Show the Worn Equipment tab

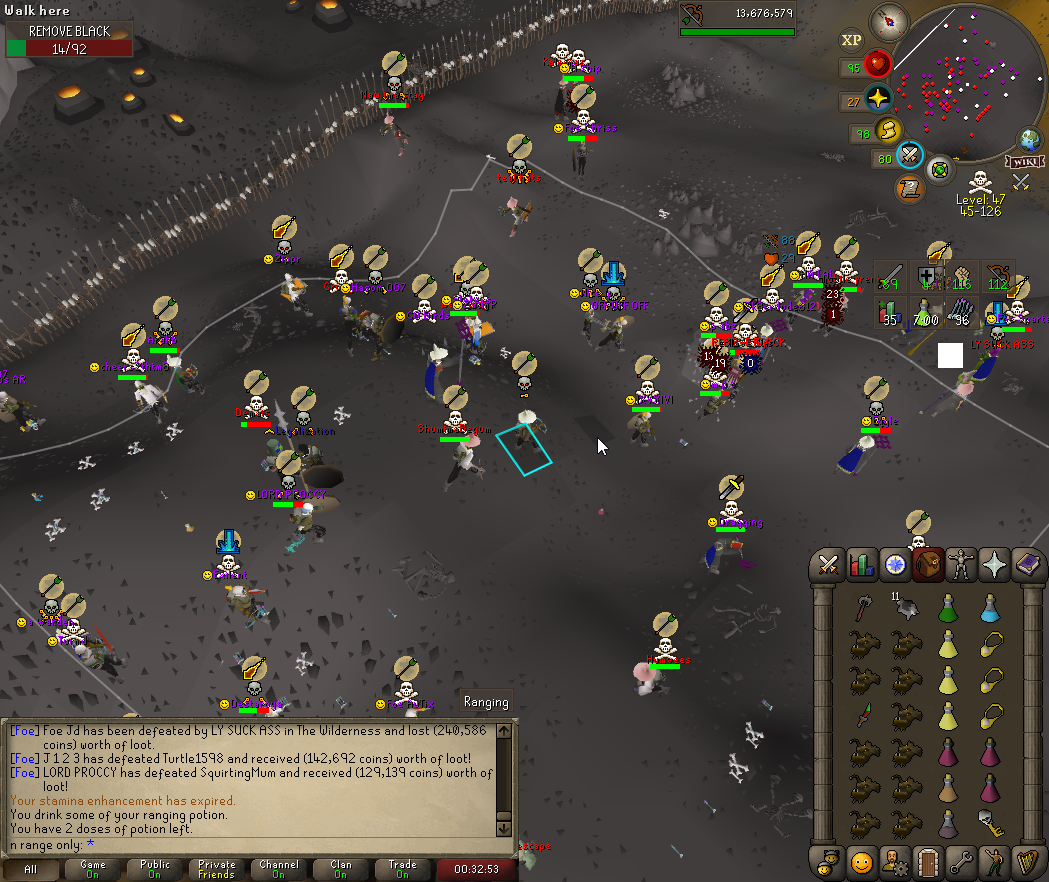point(960,563)
